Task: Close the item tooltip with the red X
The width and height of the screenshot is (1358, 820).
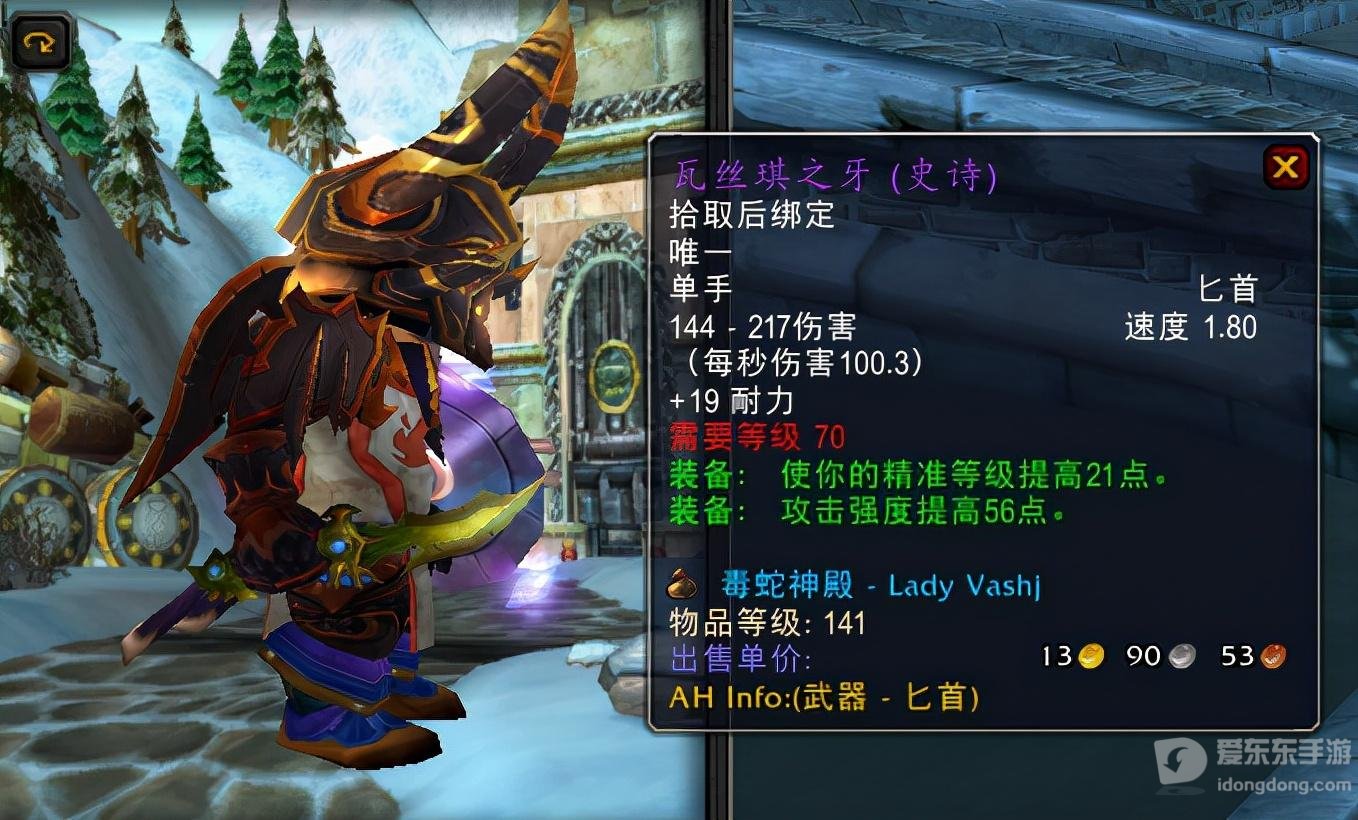Action: pos(1287,167)
